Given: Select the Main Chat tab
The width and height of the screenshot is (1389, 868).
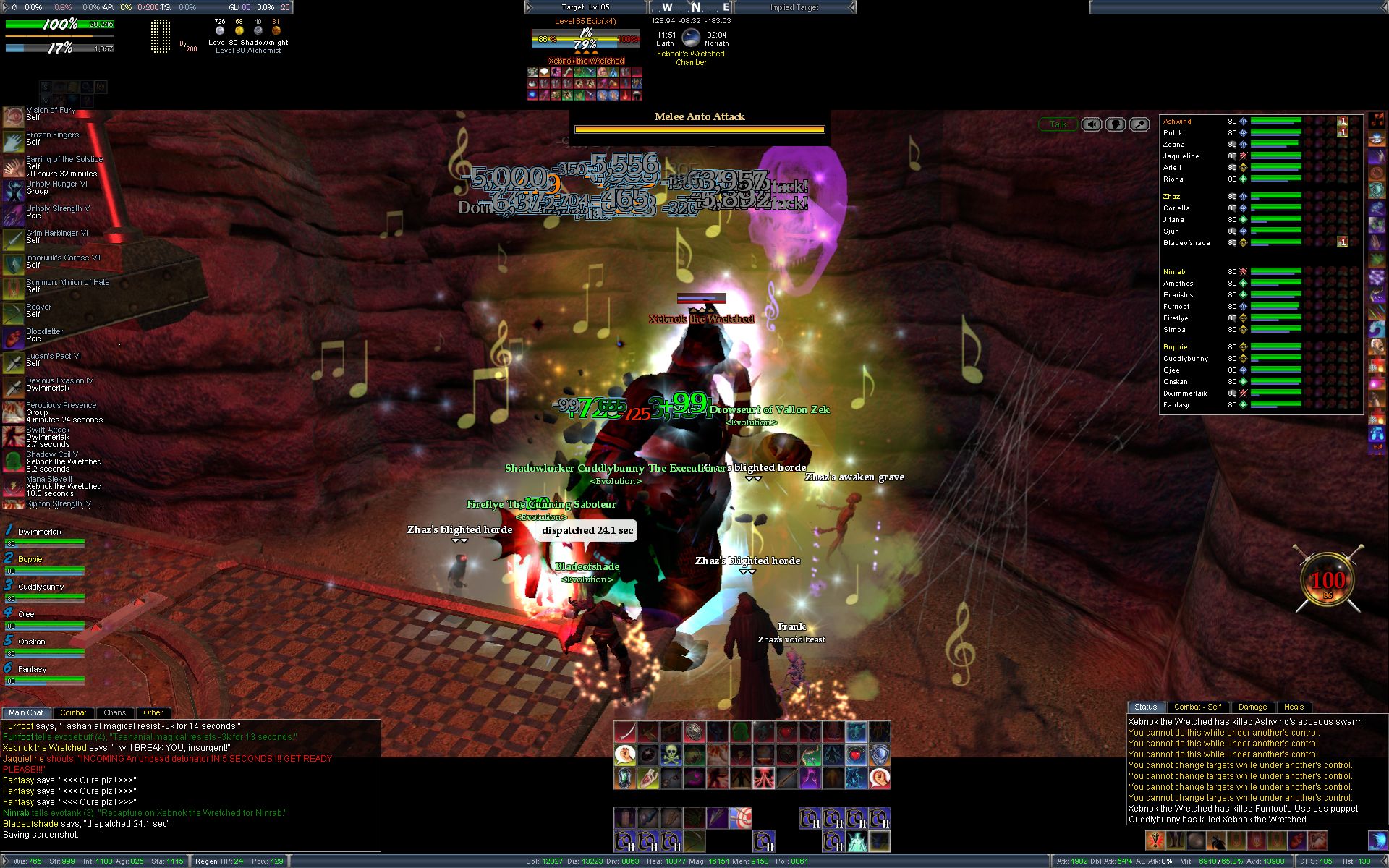Looking at the screenshot, I should click(x=26, y=712).
